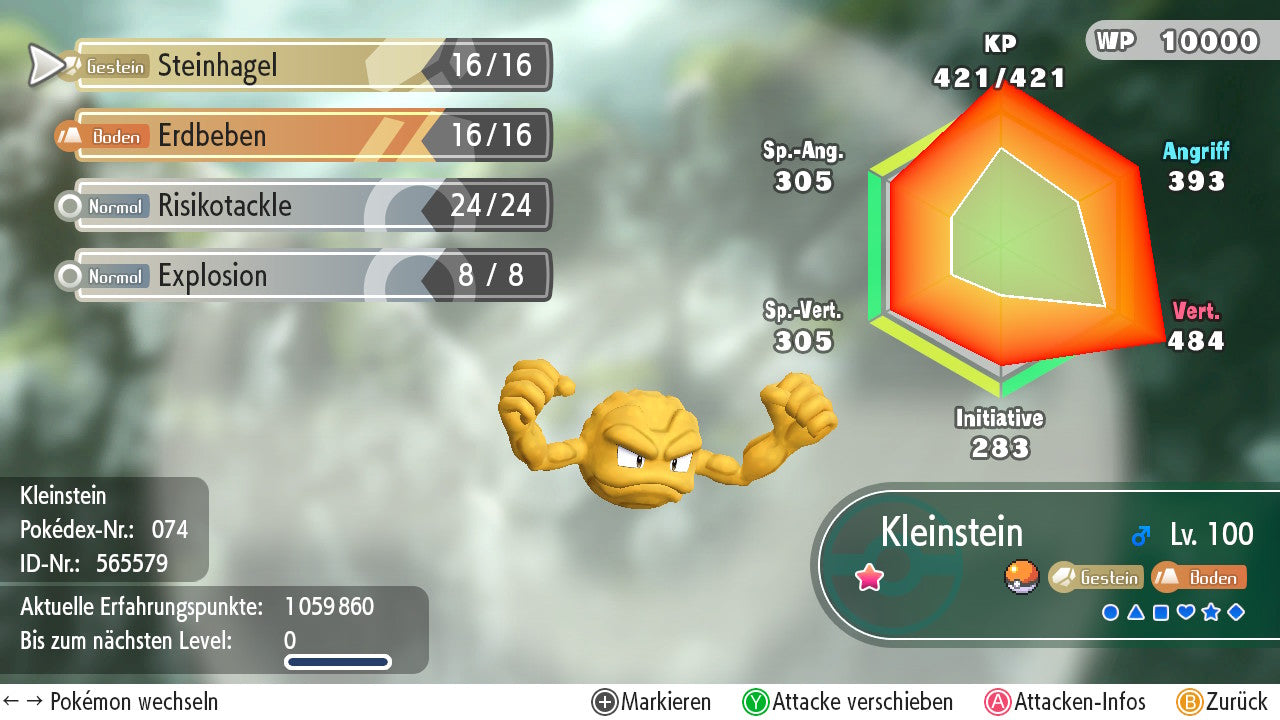
Task: Activate Attacke verschieben
Action: coord(848,702)
